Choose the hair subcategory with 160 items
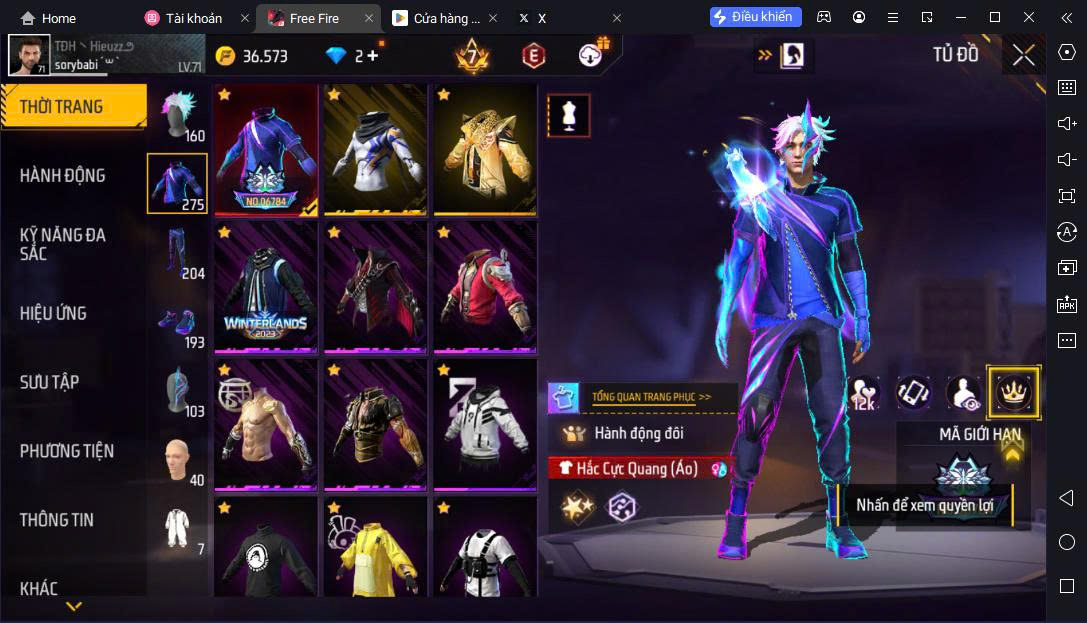Image resolution: width=1087 pixels, height=623 pixels. coord(178,114)
